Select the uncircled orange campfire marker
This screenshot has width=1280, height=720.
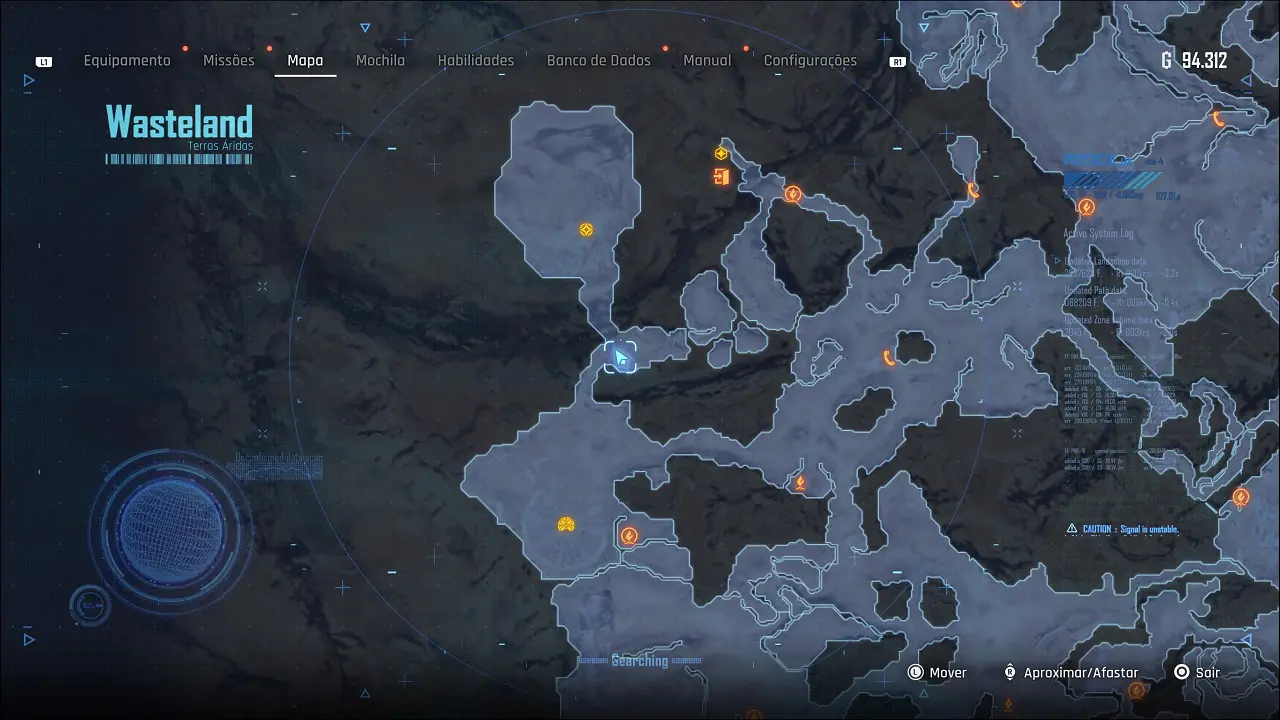(x=800, y=484)
